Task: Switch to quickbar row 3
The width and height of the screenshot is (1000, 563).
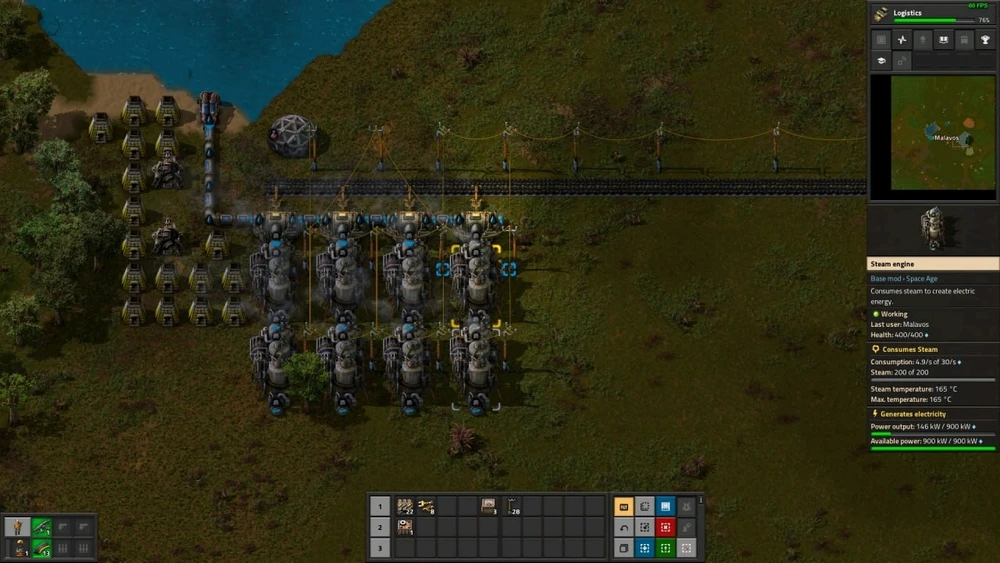Action: pyautogui.click(x=380, y=548)
